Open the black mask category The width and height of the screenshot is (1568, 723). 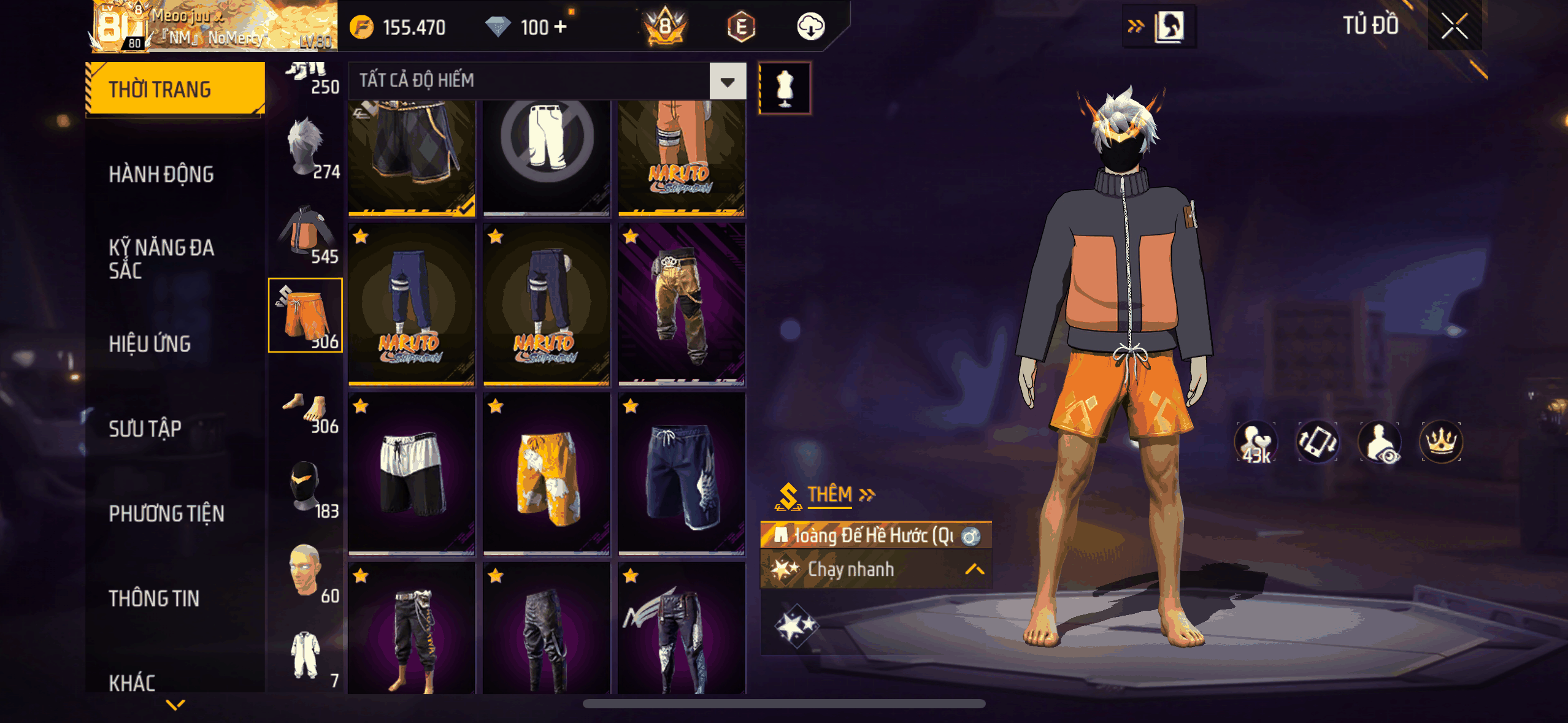(306, 489)
